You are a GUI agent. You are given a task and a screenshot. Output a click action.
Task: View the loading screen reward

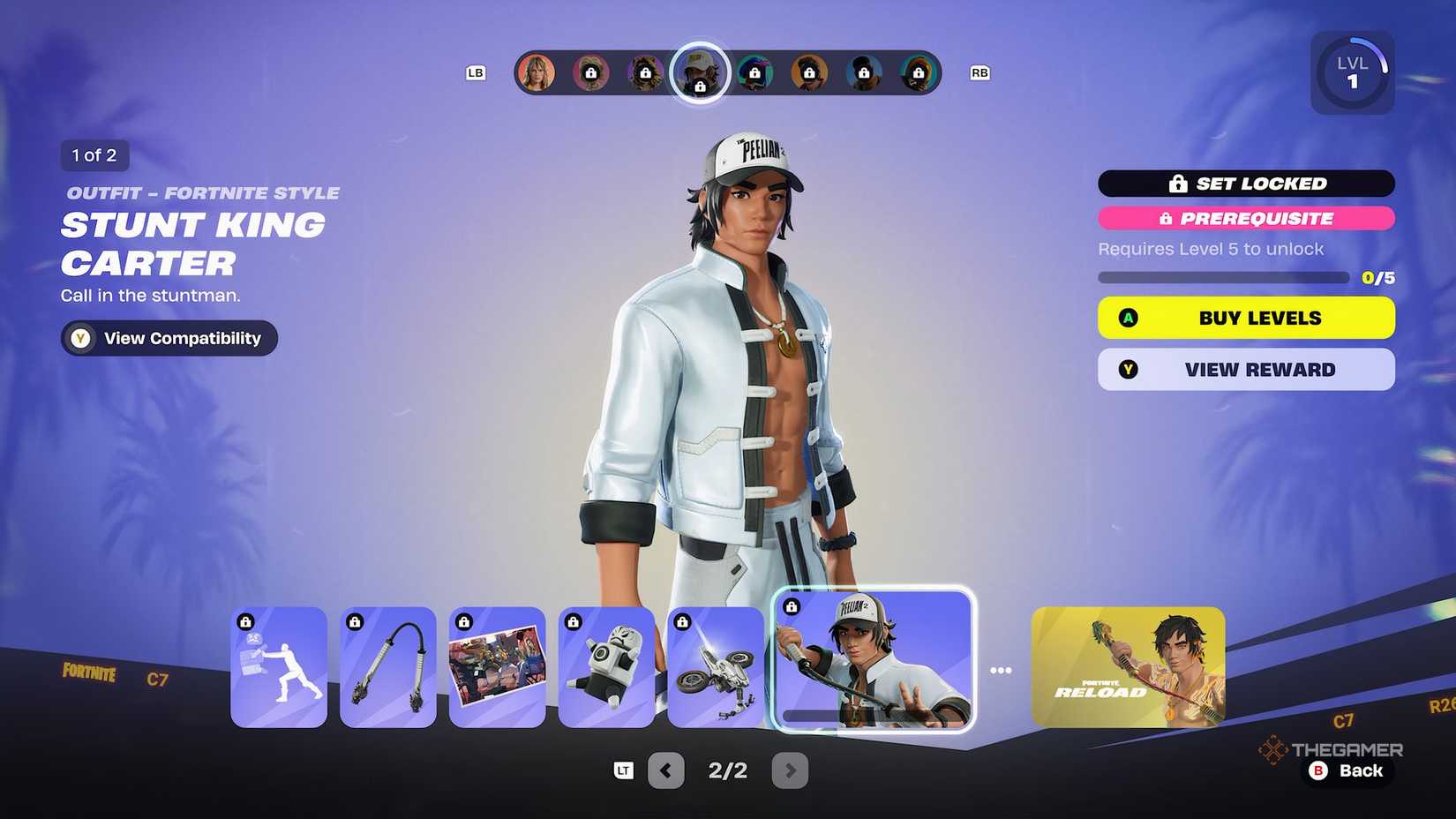497,666
